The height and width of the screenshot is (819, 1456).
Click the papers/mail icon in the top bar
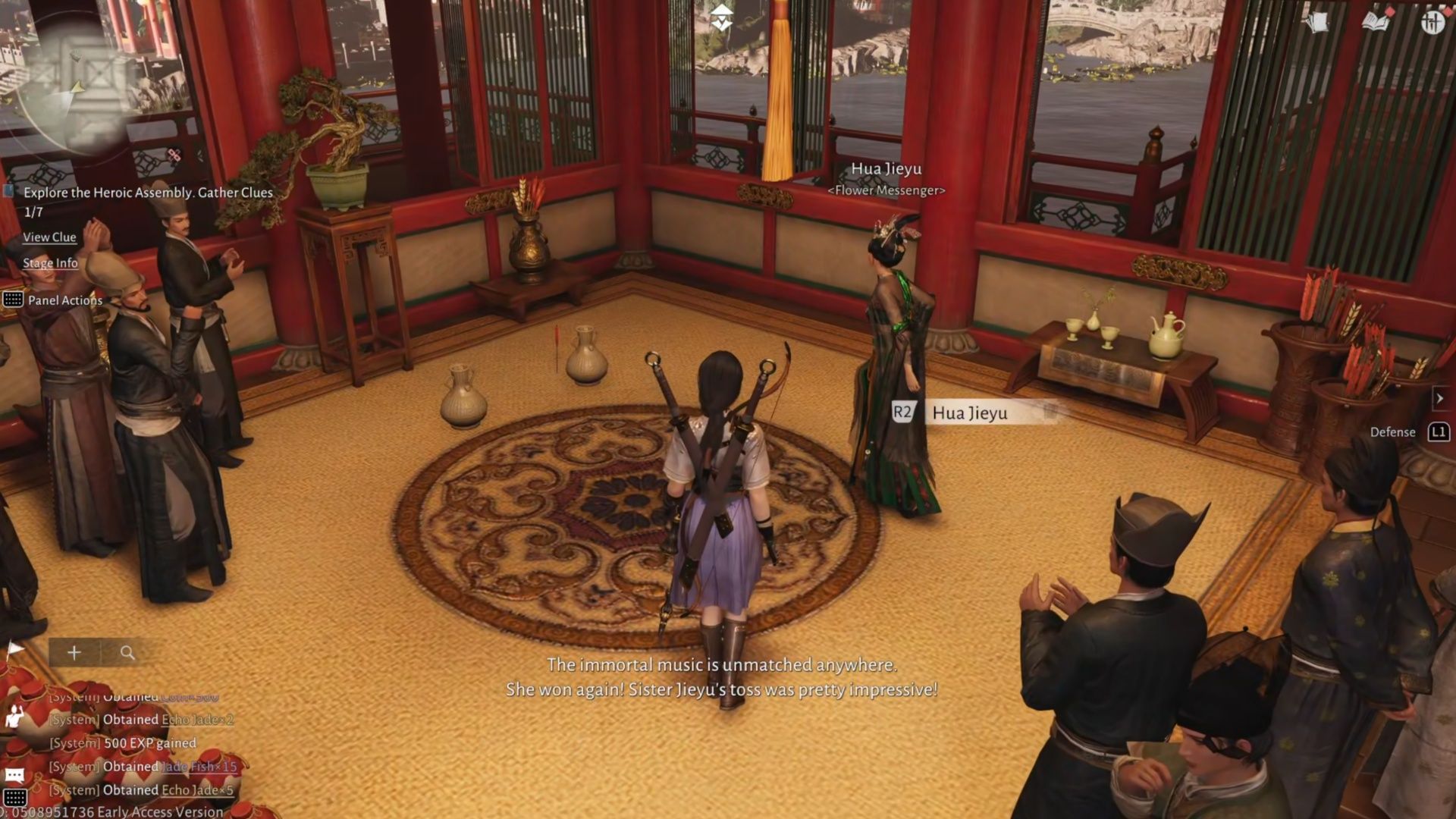click(x=1317, y=23)
